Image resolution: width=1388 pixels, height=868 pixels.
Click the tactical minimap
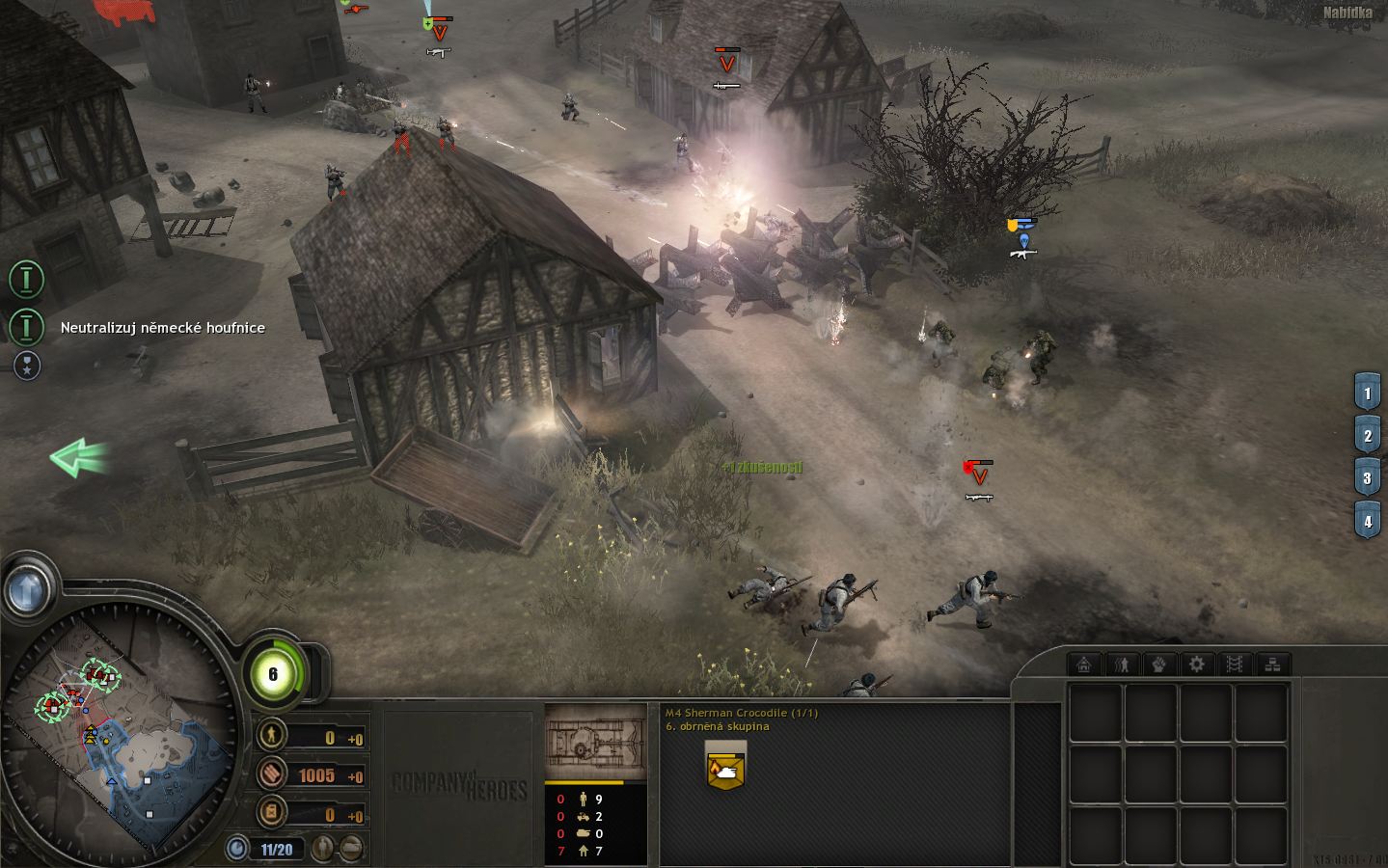121,731
